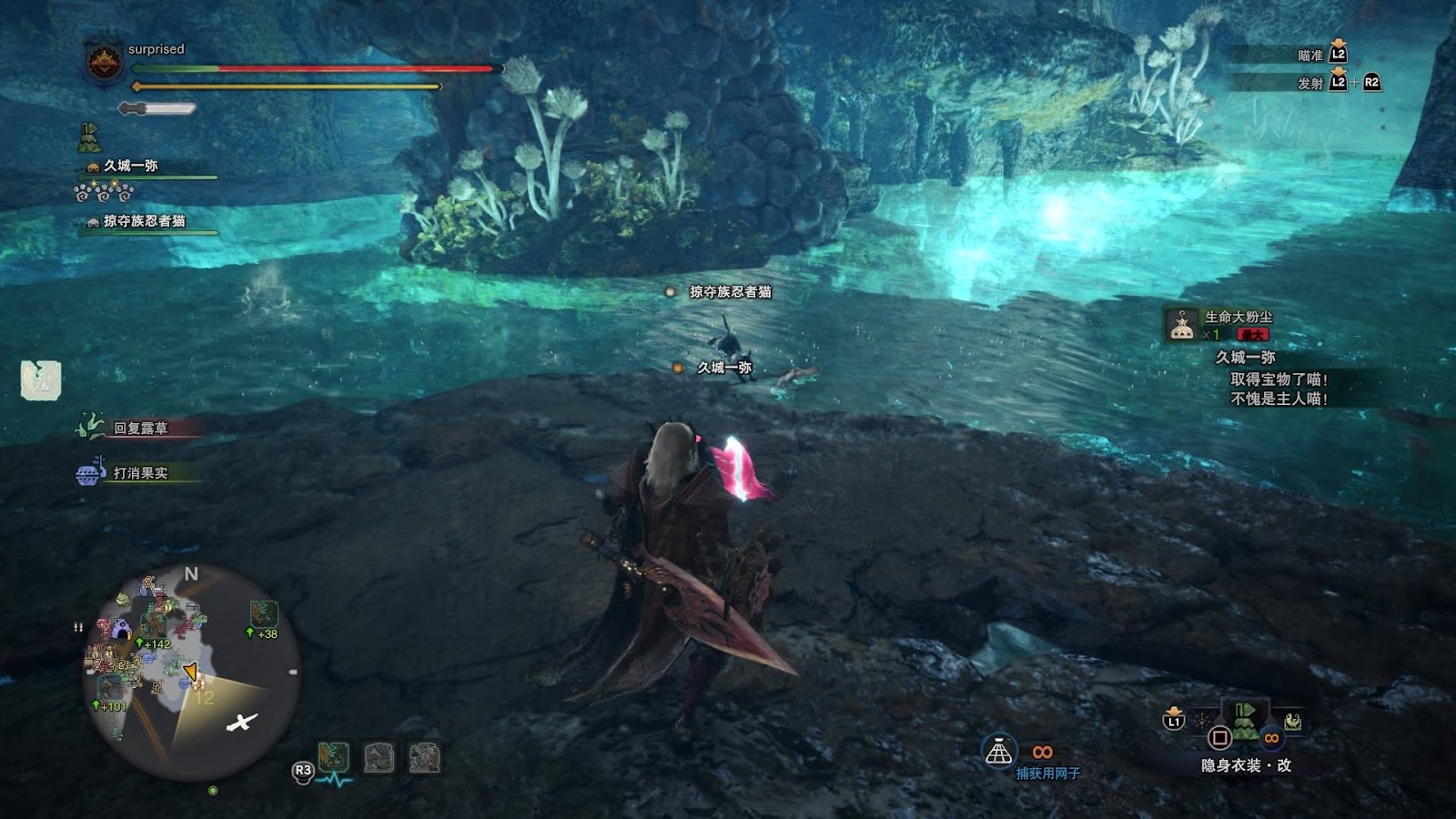1456x819 pixels.
Task: Select 掠夺族忍者猫 in the party list
Action: tap(144, 221)
